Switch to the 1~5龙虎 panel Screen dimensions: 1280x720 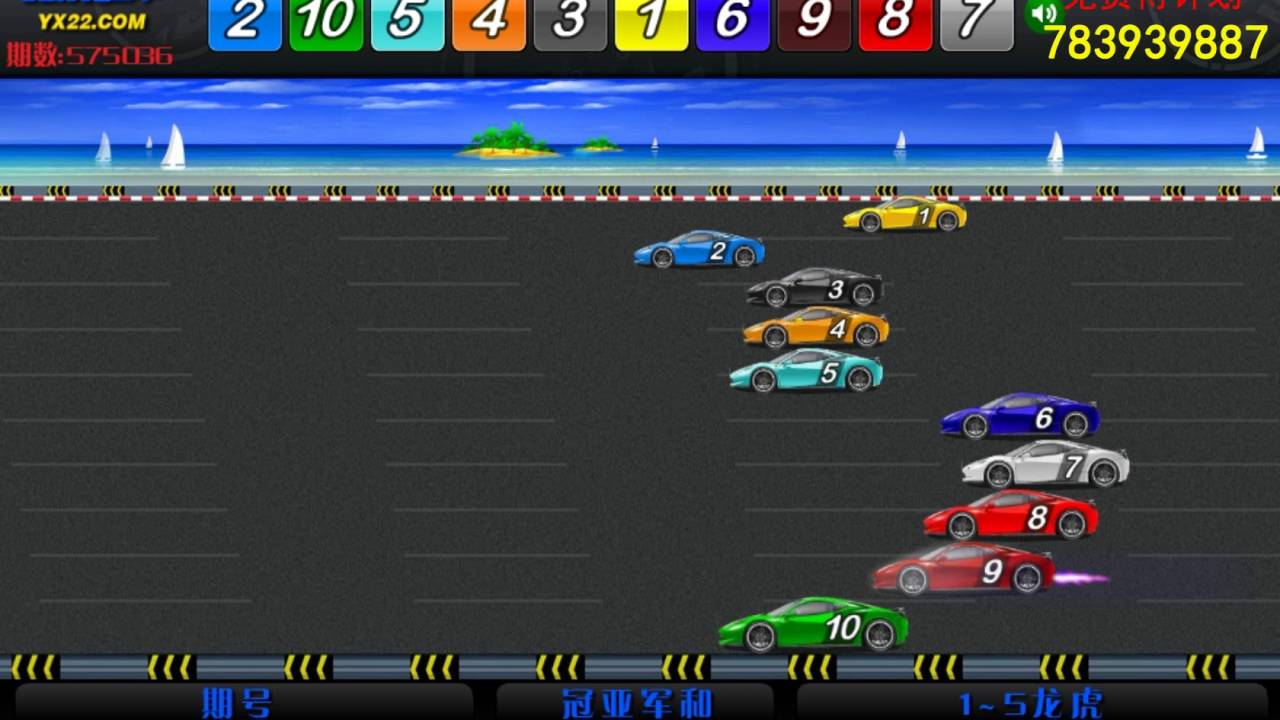(x=1030, y=702)
